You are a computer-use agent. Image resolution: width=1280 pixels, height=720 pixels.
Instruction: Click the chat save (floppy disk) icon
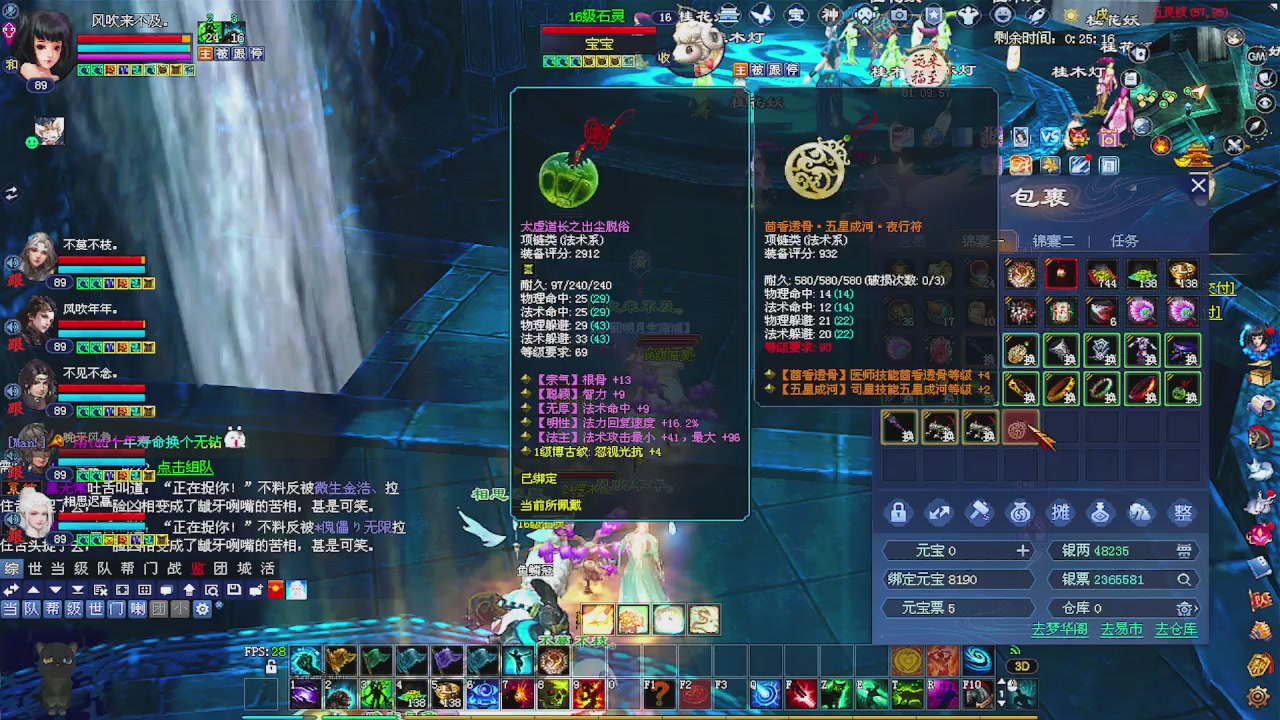tap(232, 590)
